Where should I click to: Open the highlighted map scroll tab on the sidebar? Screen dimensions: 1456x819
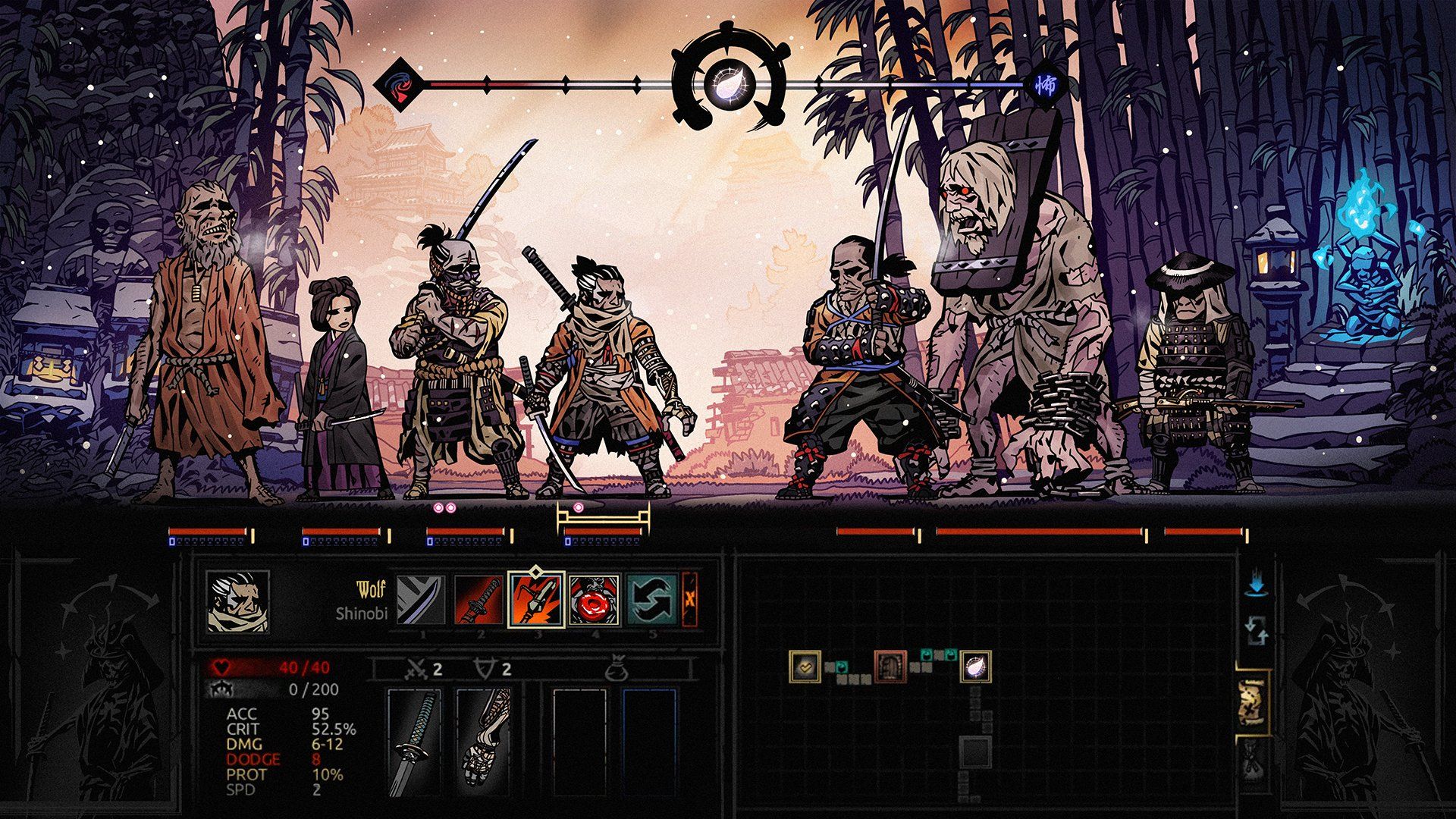[1250, 703]
